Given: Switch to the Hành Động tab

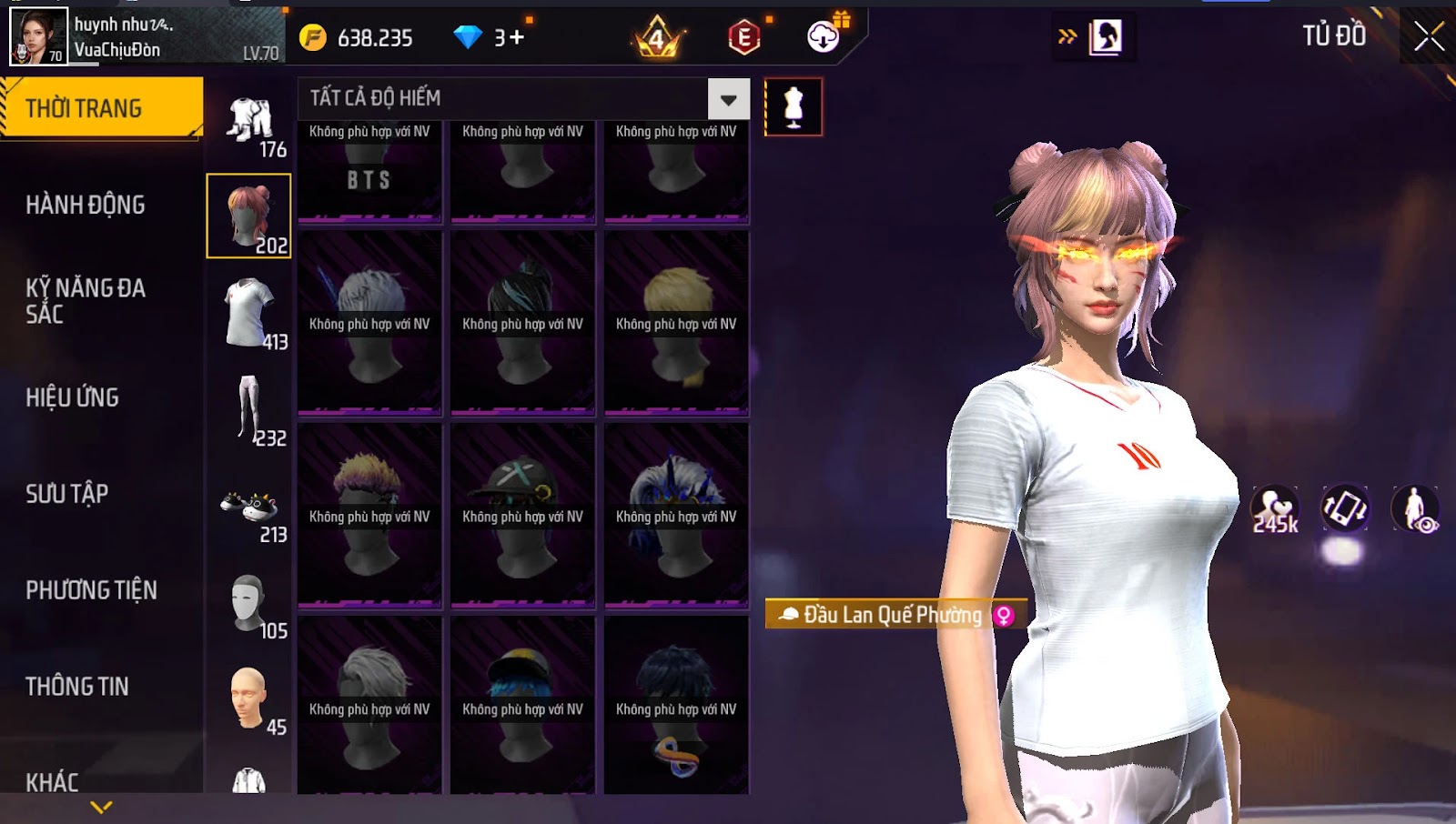Looking at the screenshot, I should [86, 206].
